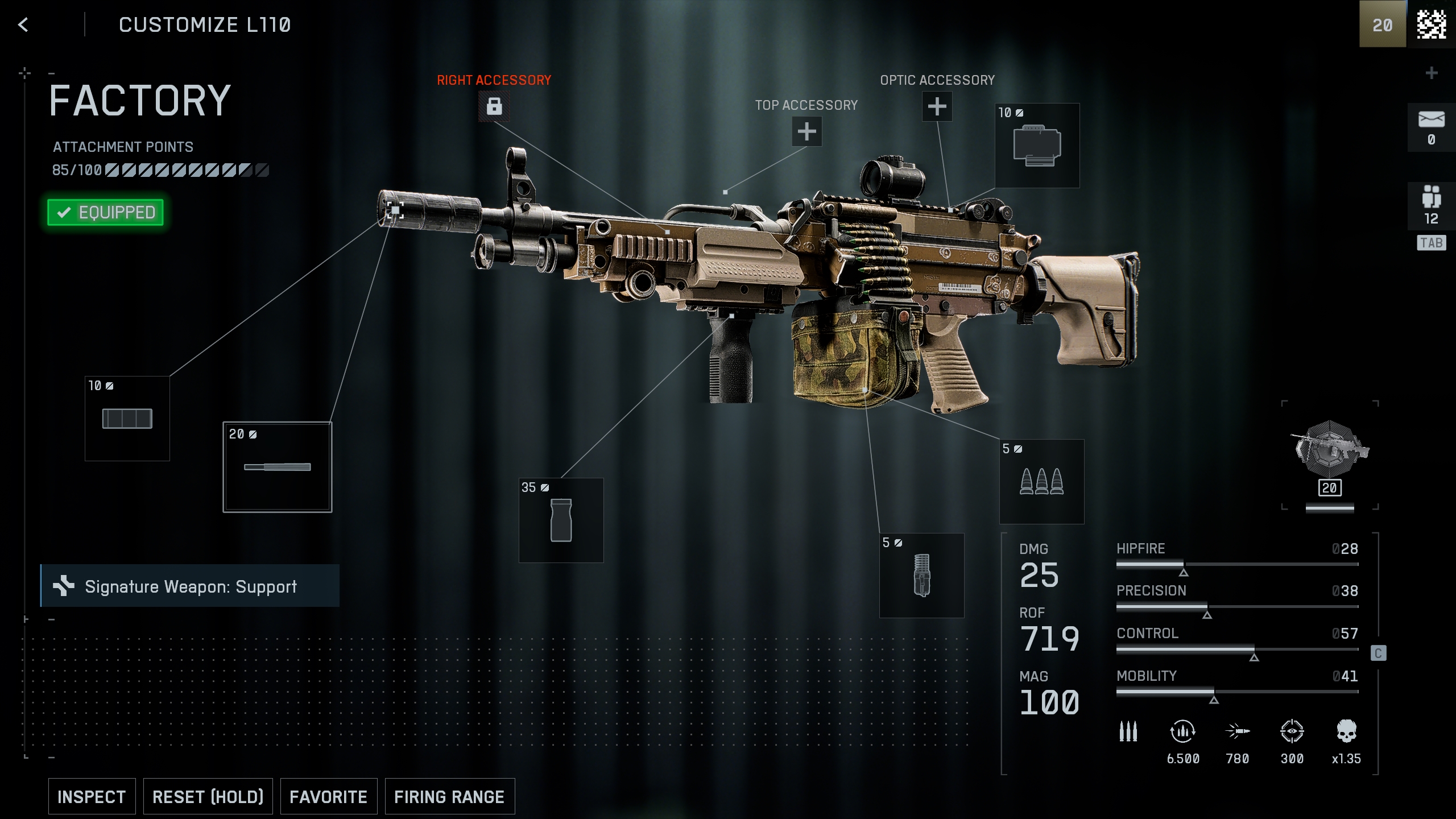Open the 10-point optic sight slot
The image size is (1456, 819).
1037,146
